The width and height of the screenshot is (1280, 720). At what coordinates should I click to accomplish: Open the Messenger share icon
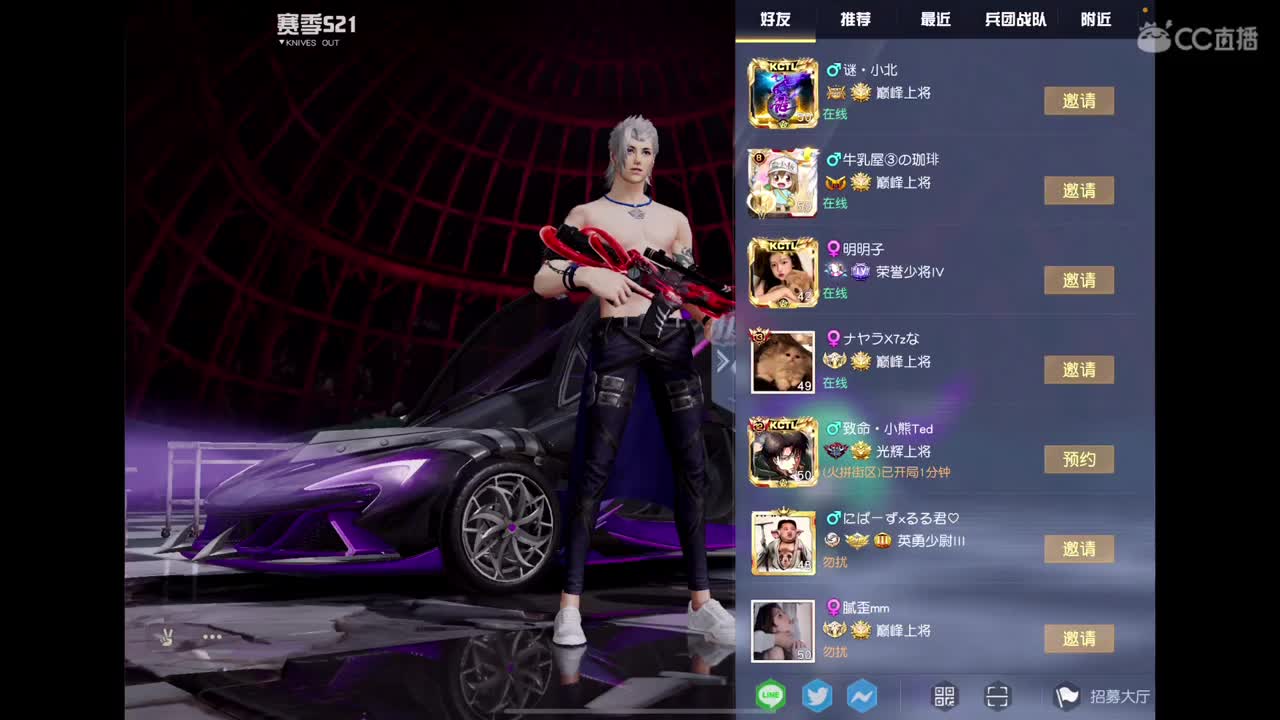862,696
